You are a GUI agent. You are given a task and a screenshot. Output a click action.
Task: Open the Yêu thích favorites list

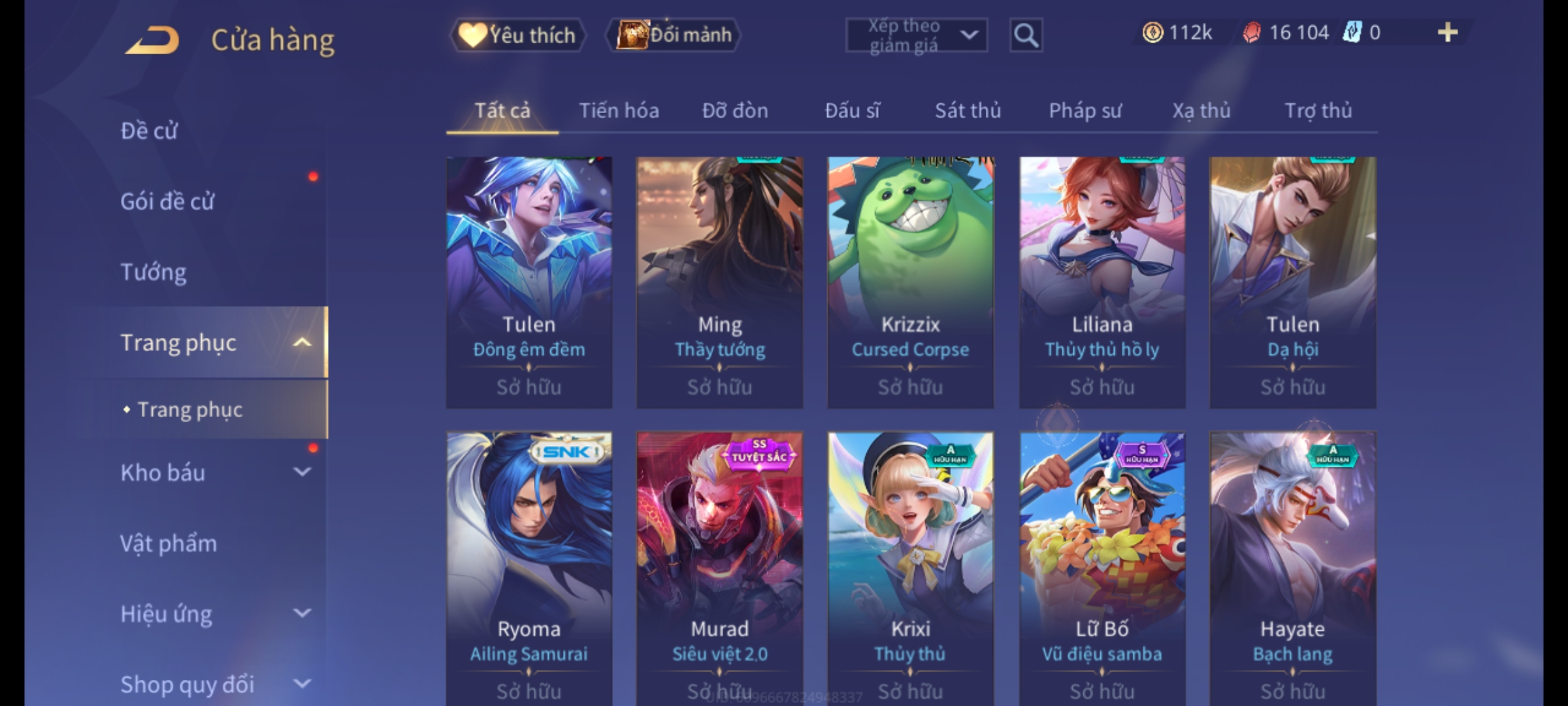click(517, 35)
